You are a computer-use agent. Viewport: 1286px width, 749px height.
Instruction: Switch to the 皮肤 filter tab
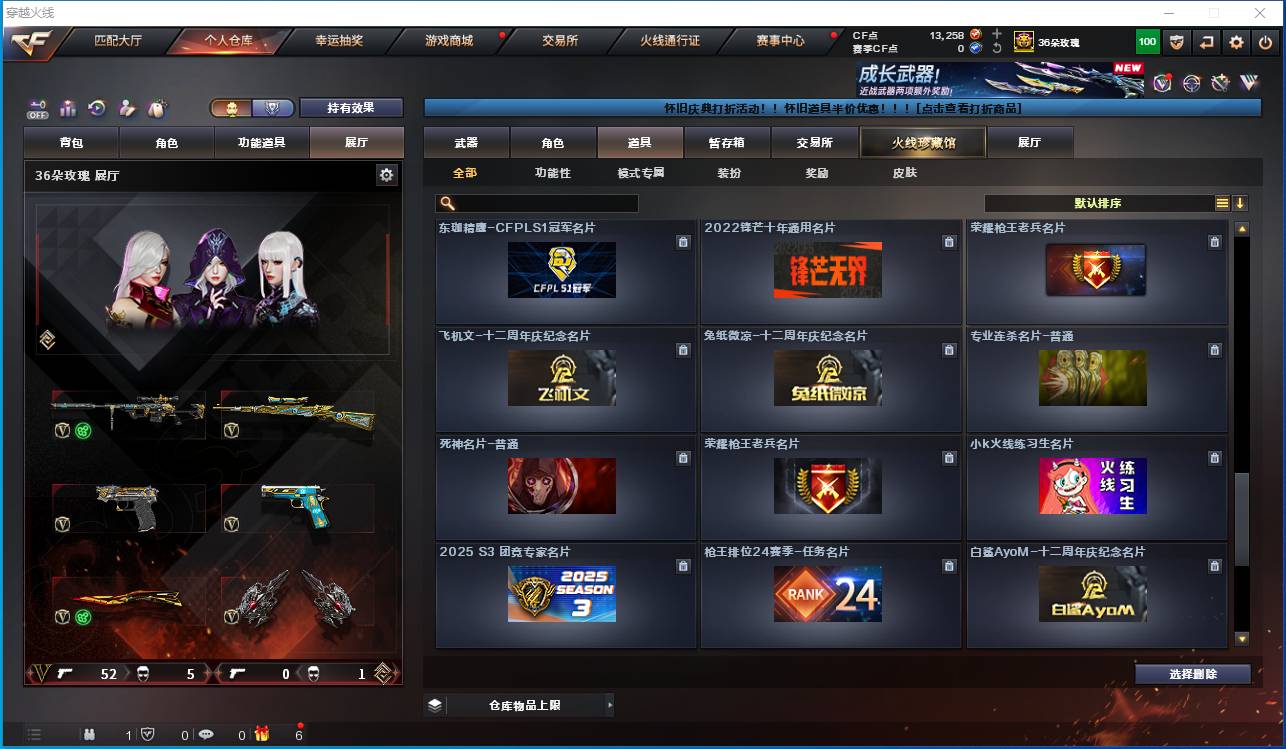point(903,172)
